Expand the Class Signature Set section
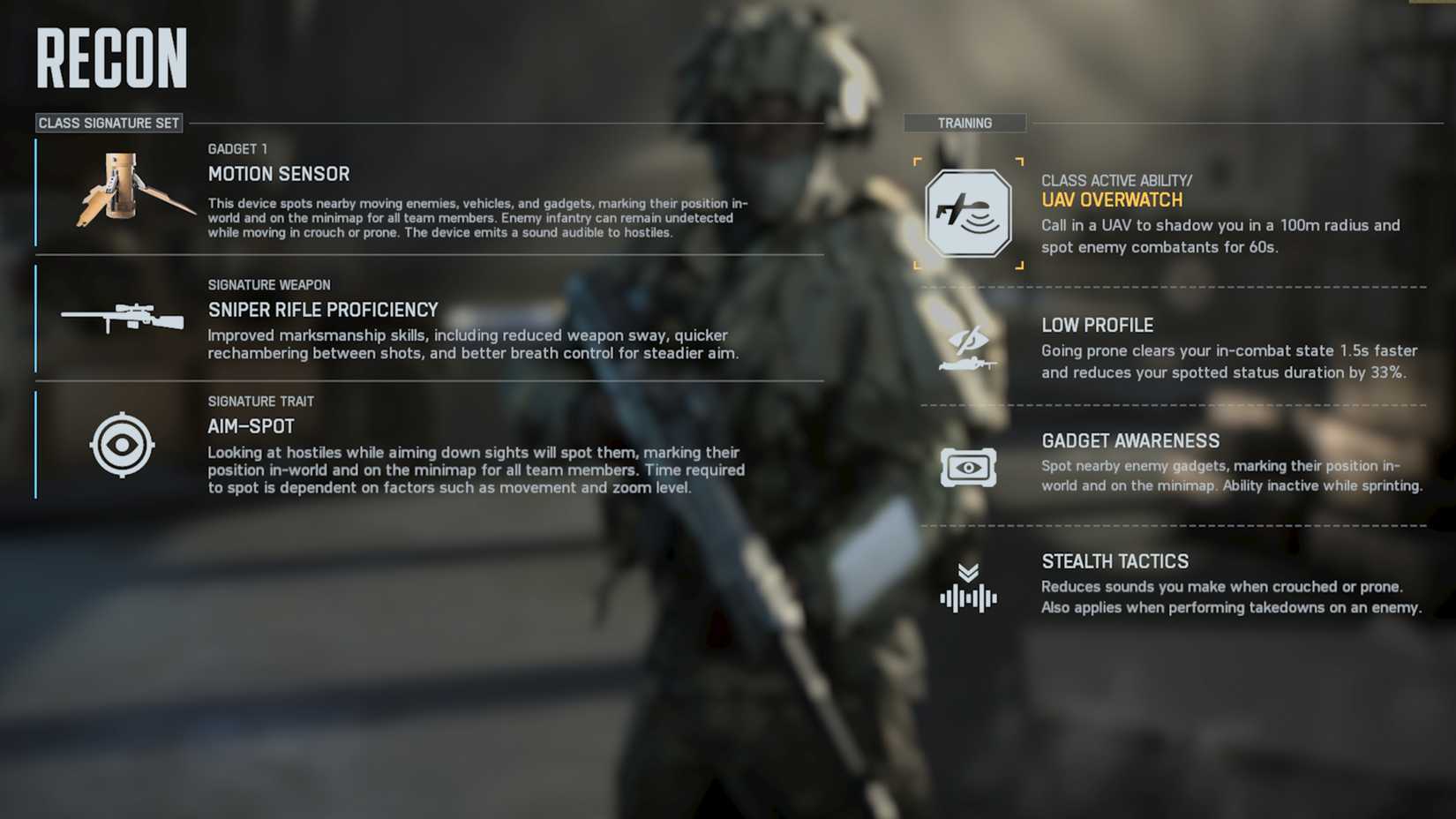Viewport: 1456px width, 819px height. tap(108, 124)
